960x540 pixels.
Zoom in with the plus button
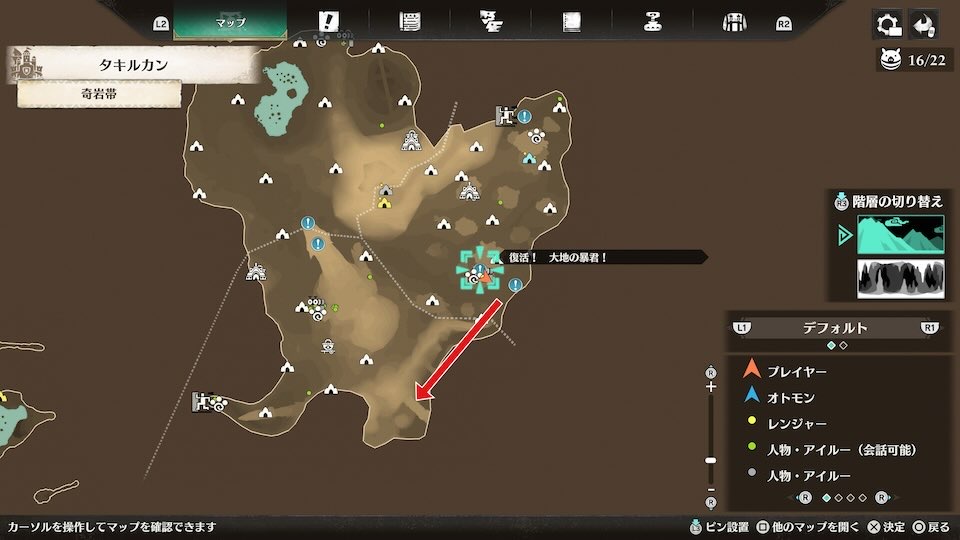pyautogui.click(x=711, y=386)
